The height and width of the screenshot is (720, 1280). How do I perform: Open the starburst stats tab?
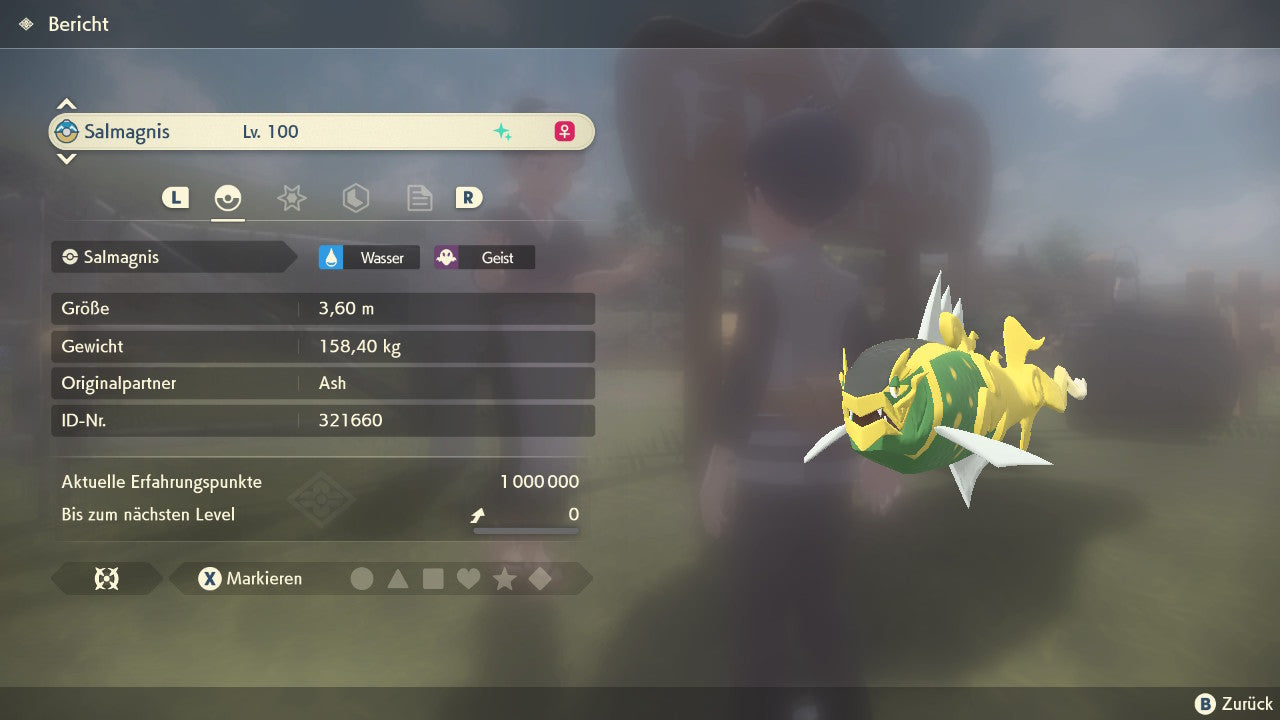pos(291,198)
